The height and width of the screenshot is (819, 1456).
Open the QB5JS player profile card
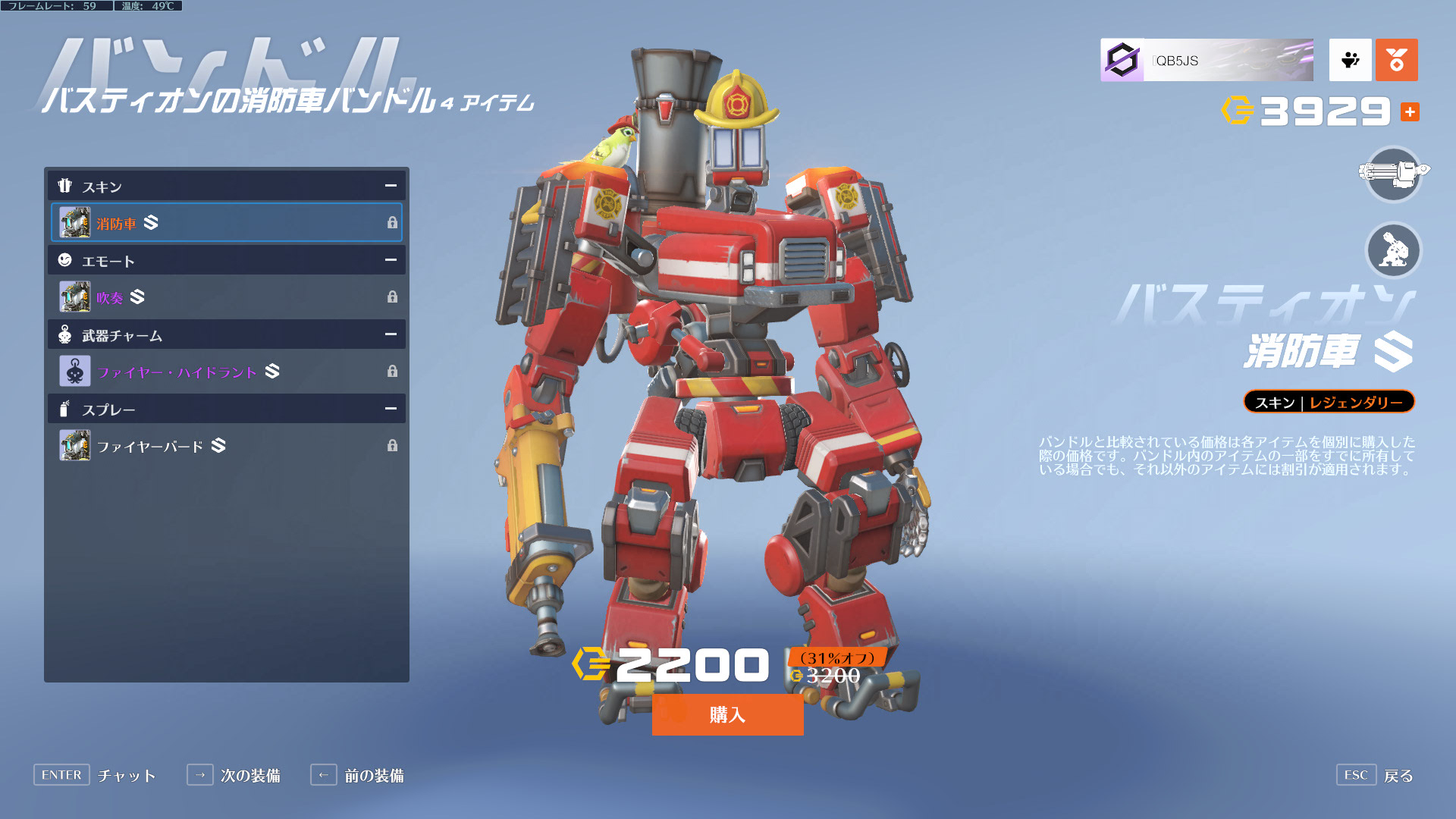tap(1207, 60)
